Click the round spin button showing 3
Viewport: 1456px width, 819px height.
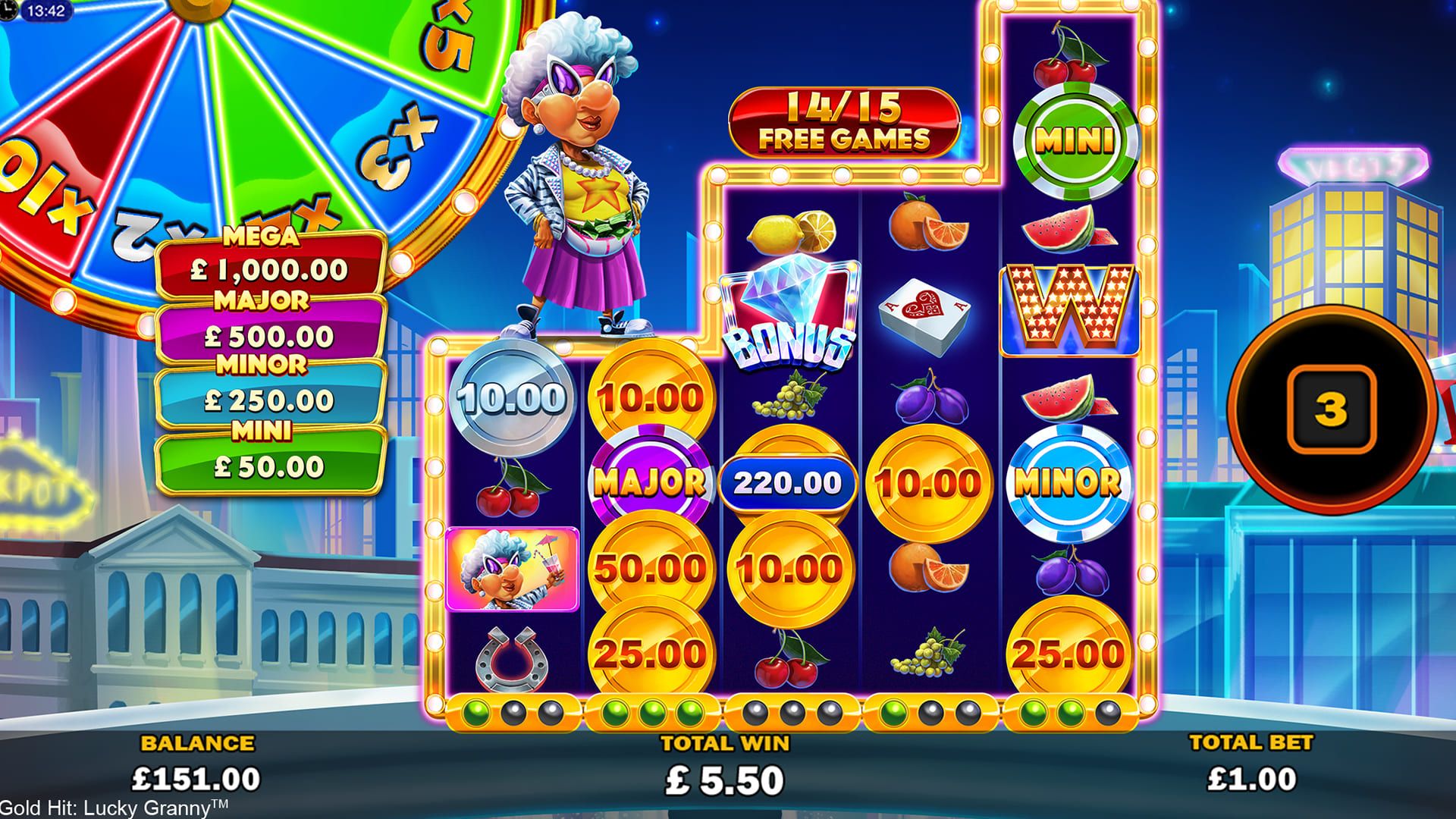point(1330,409)
